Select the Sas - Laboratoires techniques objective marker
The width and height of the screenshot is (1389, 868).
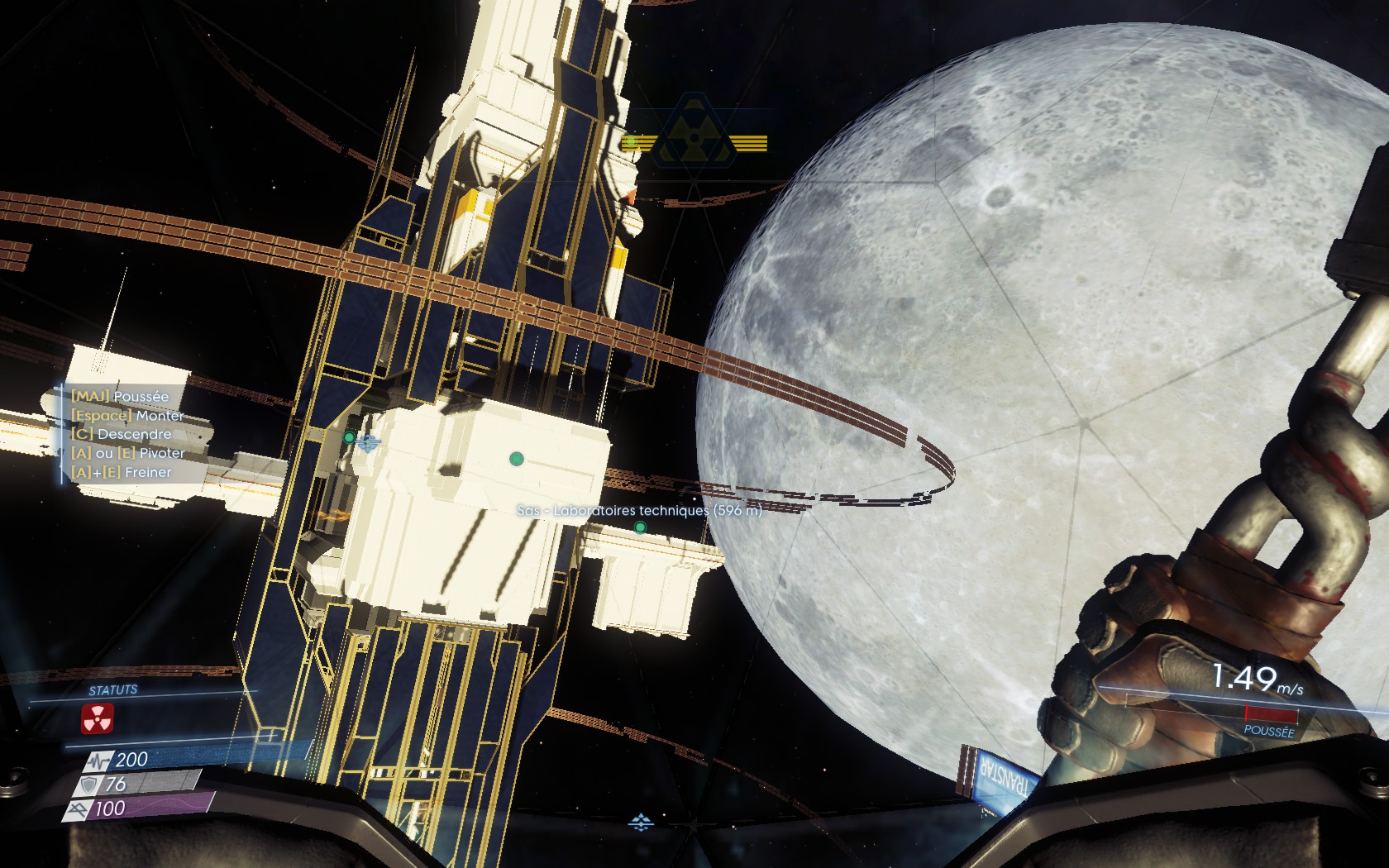coord(640,527)
